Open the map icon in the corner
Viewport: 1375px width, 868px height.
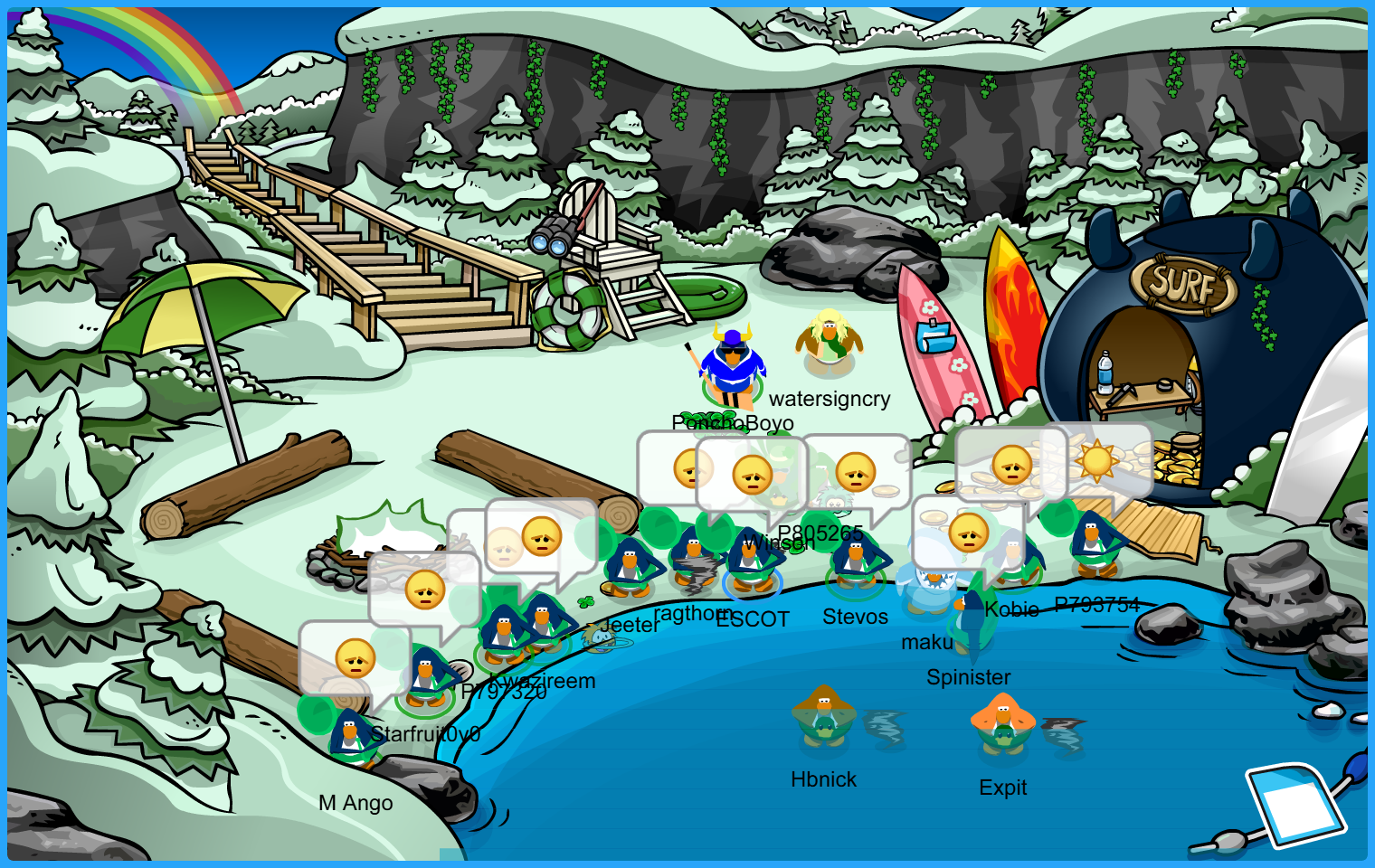point(1294,804)
